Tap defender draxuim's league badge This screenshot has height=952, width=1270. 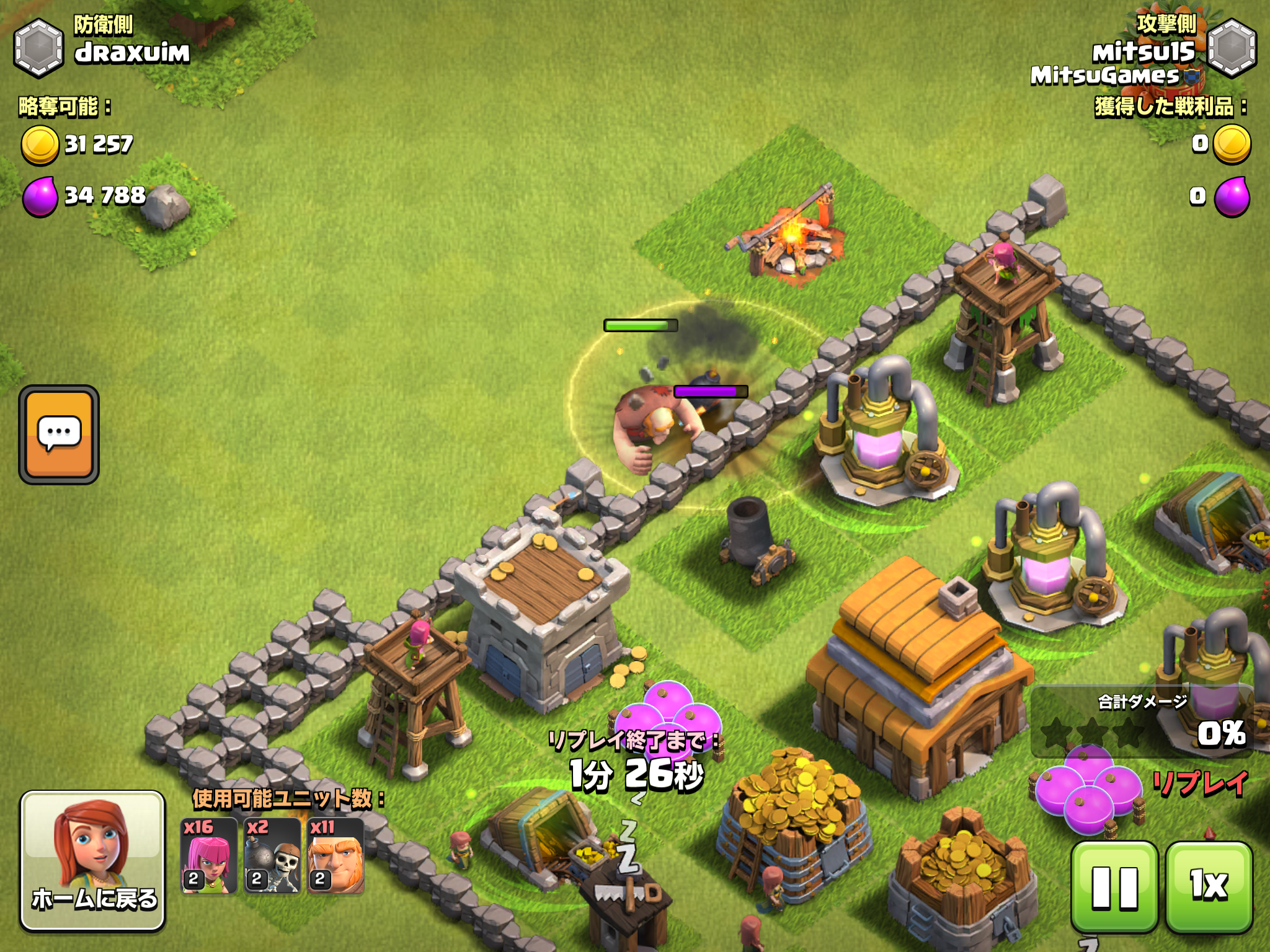click(x=38, y=48)
